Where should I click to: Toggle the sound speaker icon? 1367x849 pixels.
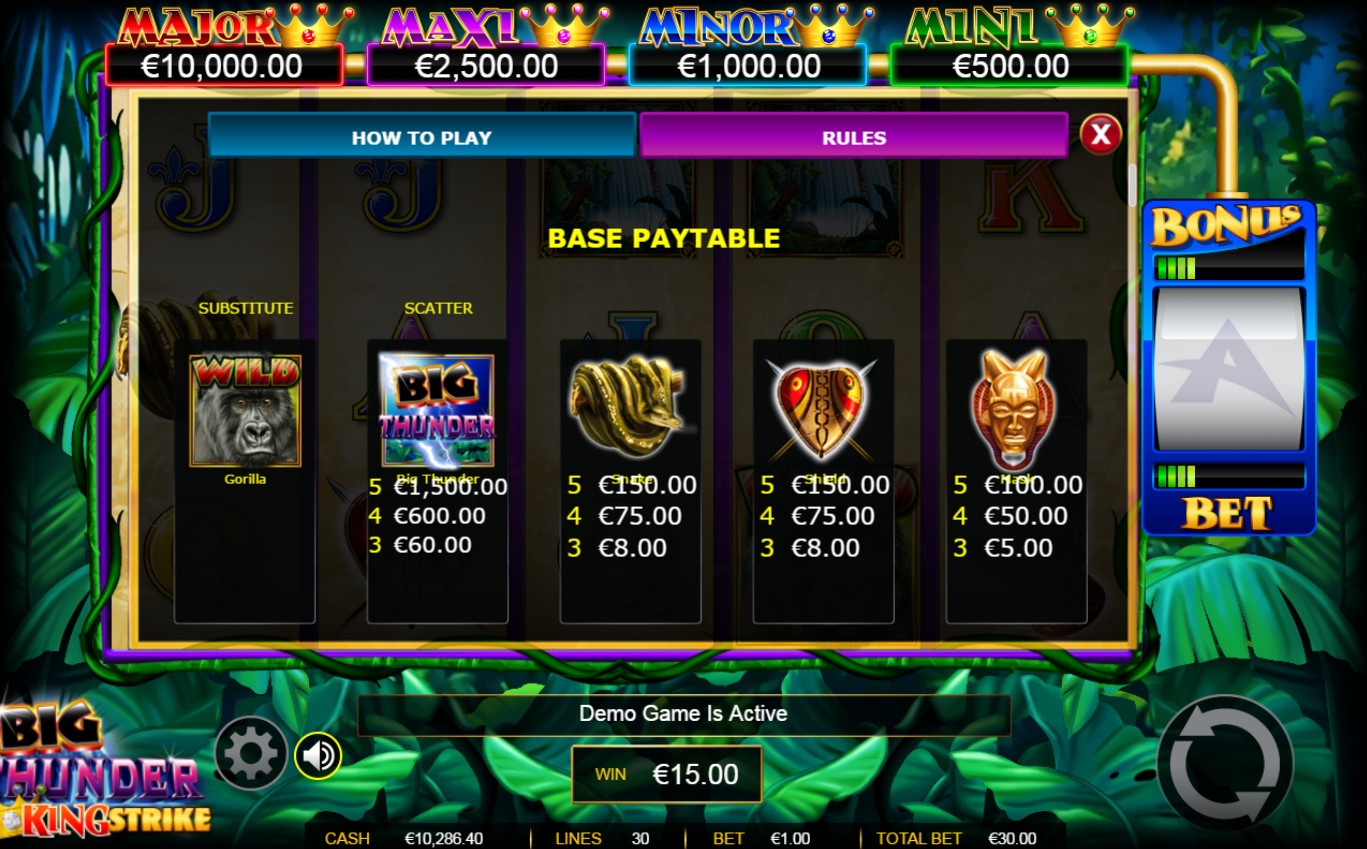click(318, 755)
